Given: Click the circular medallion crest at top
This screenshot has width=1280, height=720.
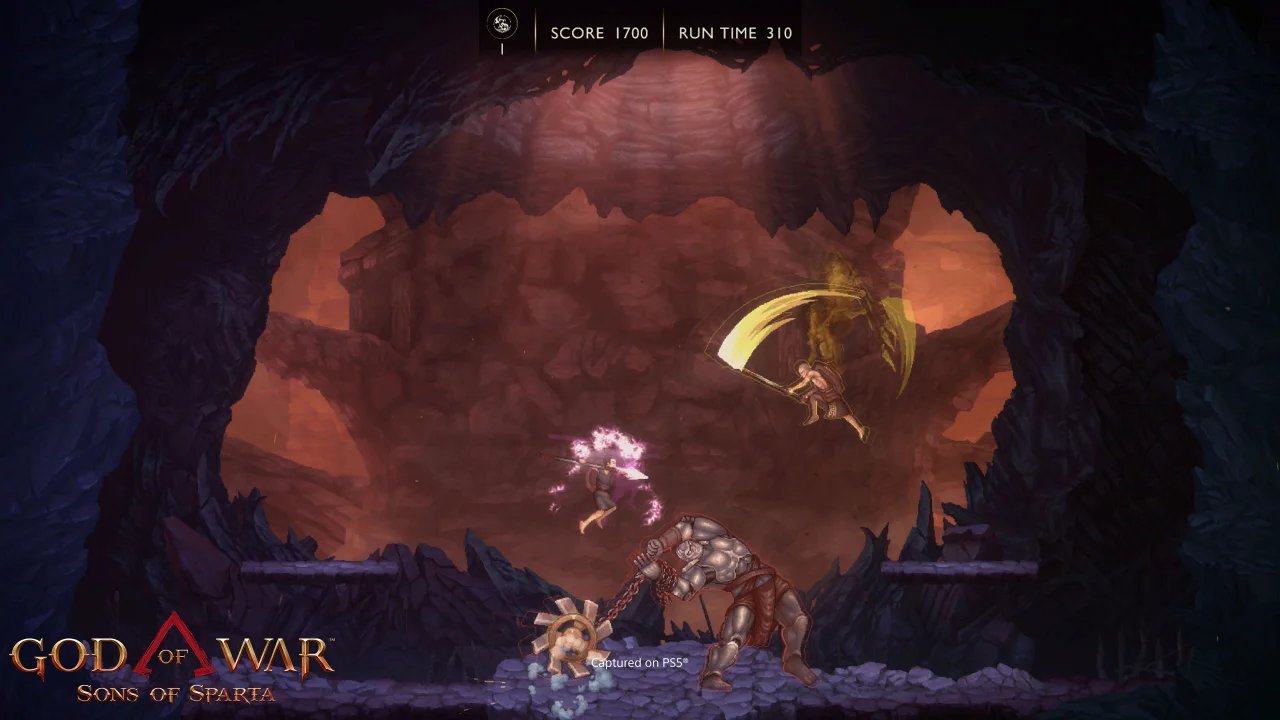Looking at the screenshot, I should (501, 21).
